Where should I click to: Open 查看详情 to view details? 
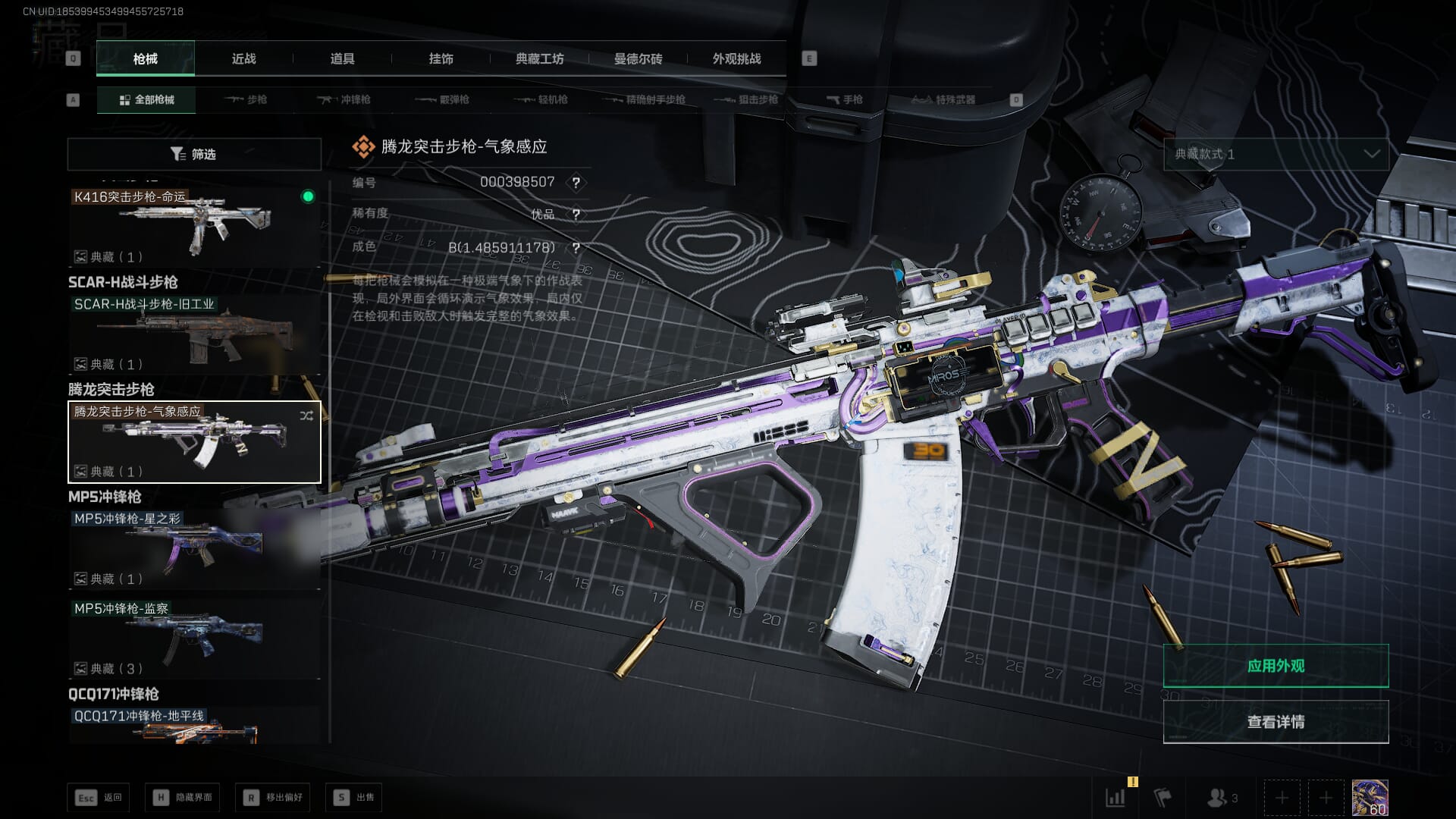tap(1276, 722)
